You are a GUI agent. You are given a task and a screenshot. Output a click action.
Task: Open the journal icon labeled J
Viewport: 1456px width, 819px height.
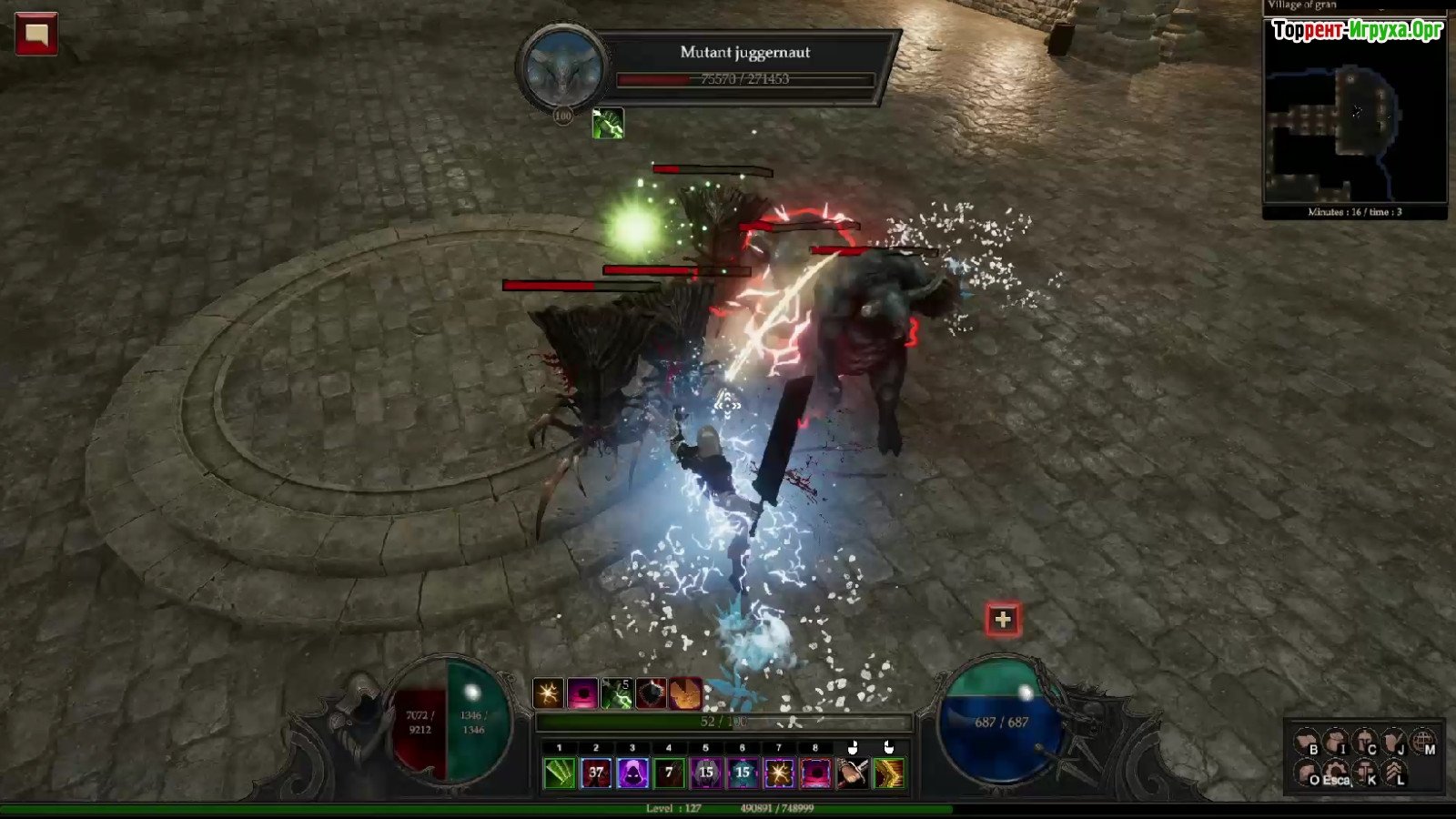click(x=1394, y=743)
